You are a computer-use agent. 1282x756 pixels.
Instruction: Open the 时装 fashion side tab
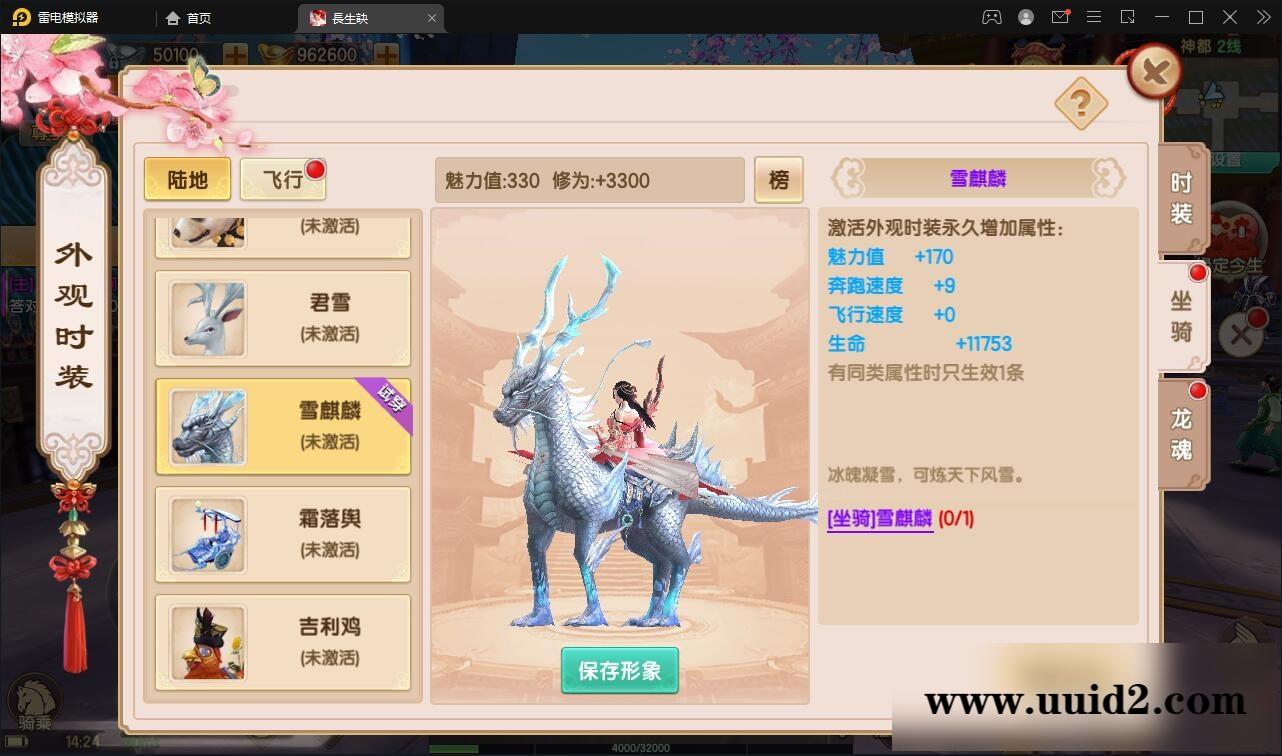point(1180,197)
